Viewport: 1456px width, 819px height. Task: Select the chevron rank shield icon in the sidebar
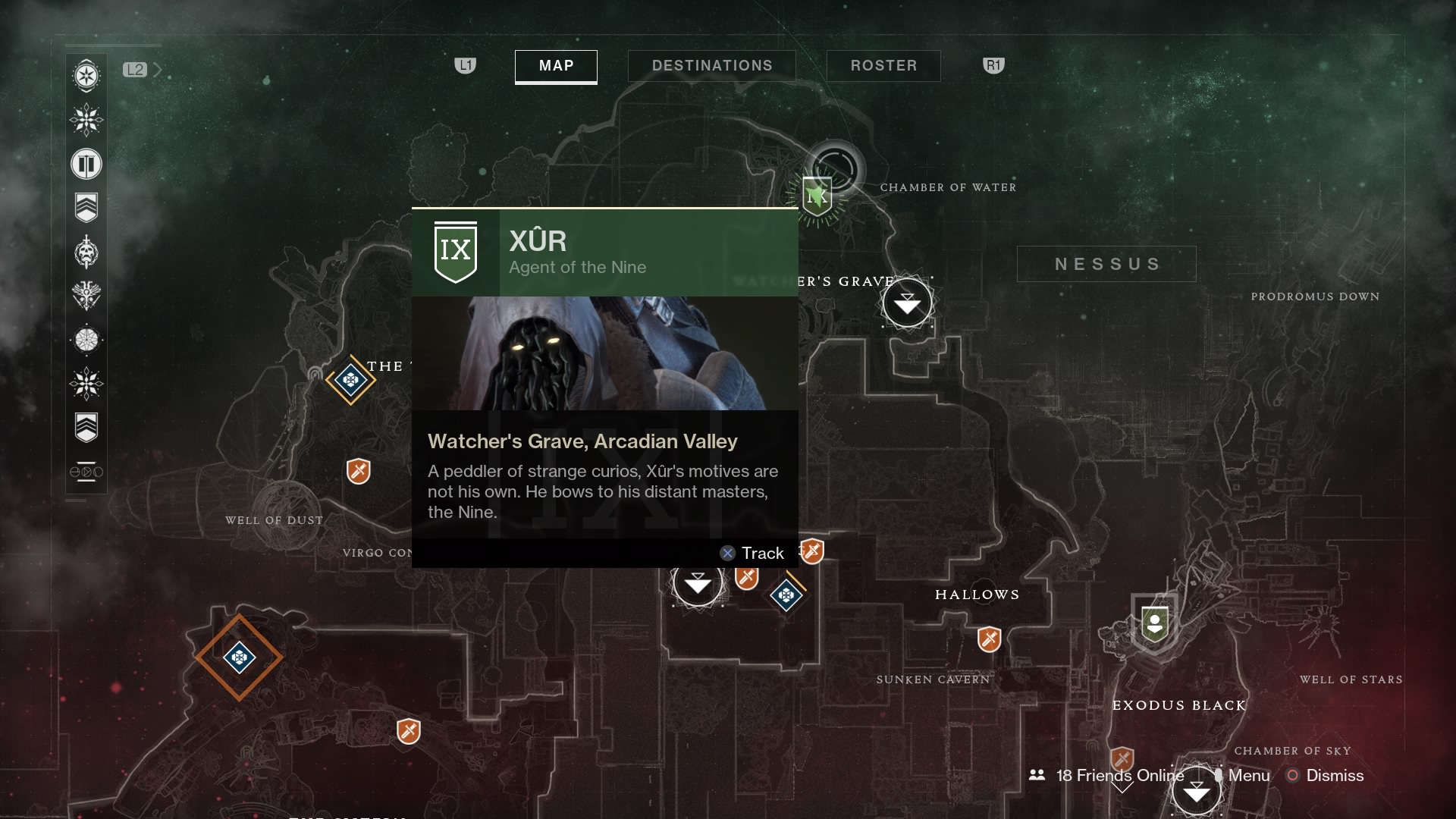86,206
